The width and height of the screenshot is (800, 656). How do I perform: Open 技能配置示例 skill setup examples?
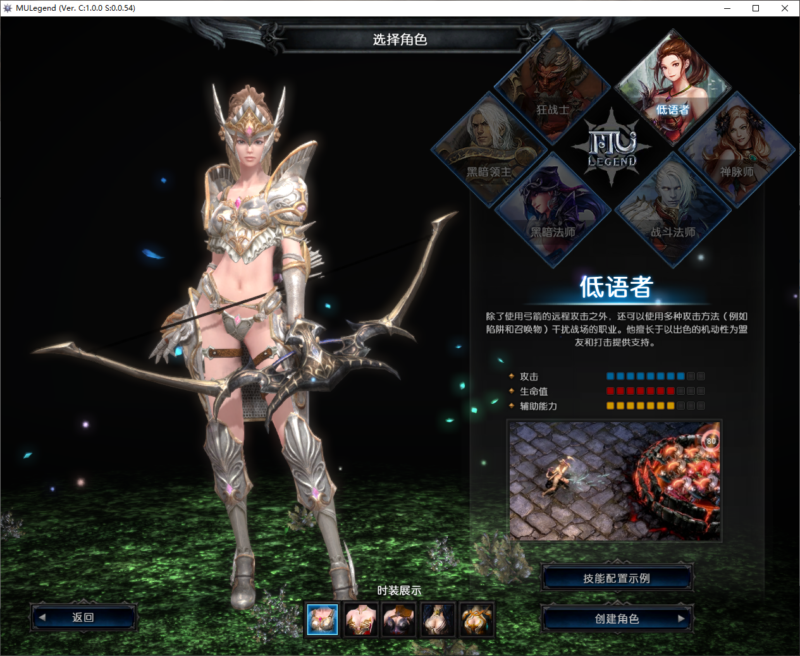tap(617, 578)
